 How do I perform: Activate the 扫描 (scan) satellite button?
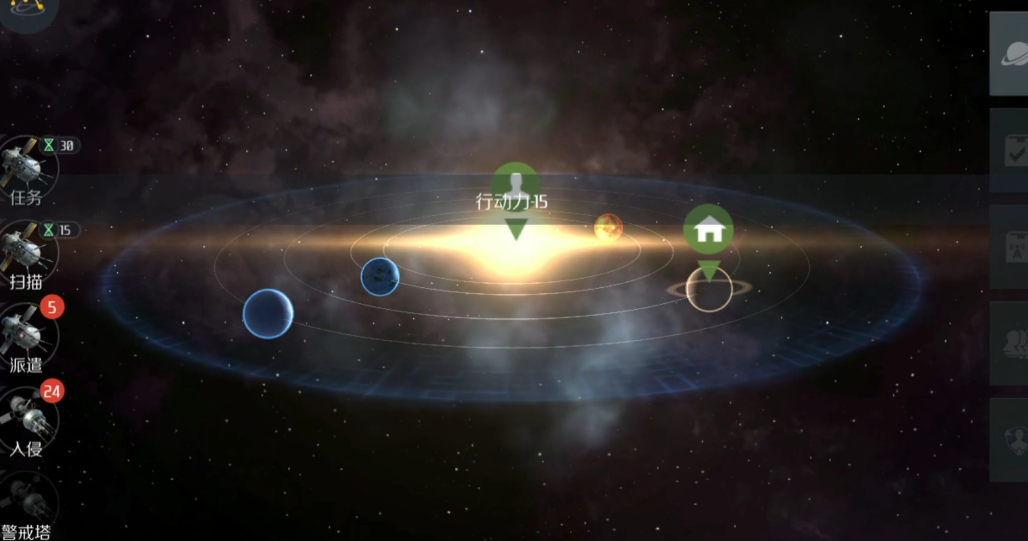pos(26,250)
